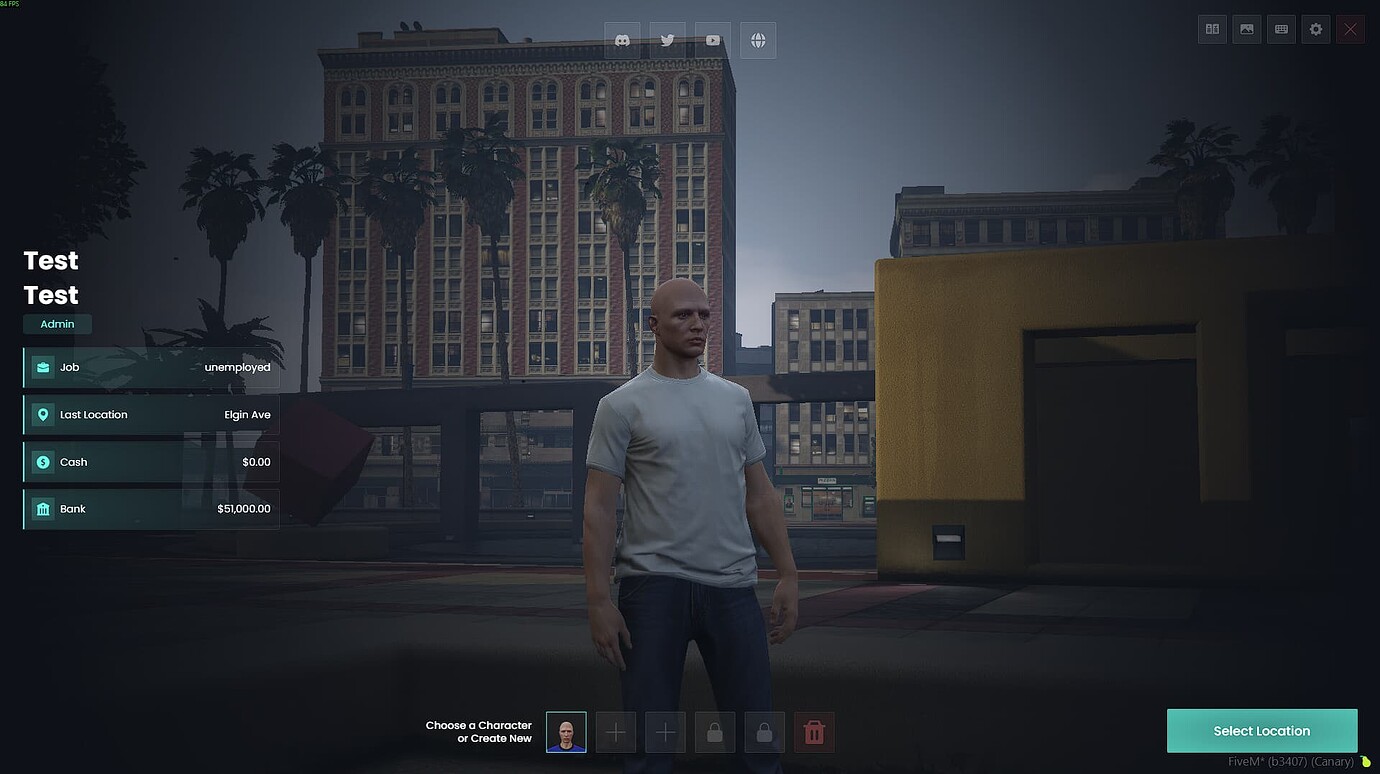Create new character via first plus slot

click(615, 732)
